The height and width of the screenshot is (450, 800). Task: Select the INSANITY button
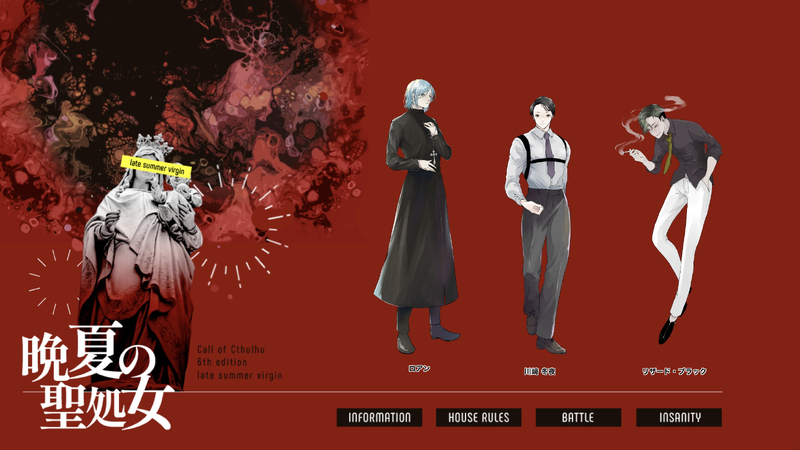[x=678, y=418]
